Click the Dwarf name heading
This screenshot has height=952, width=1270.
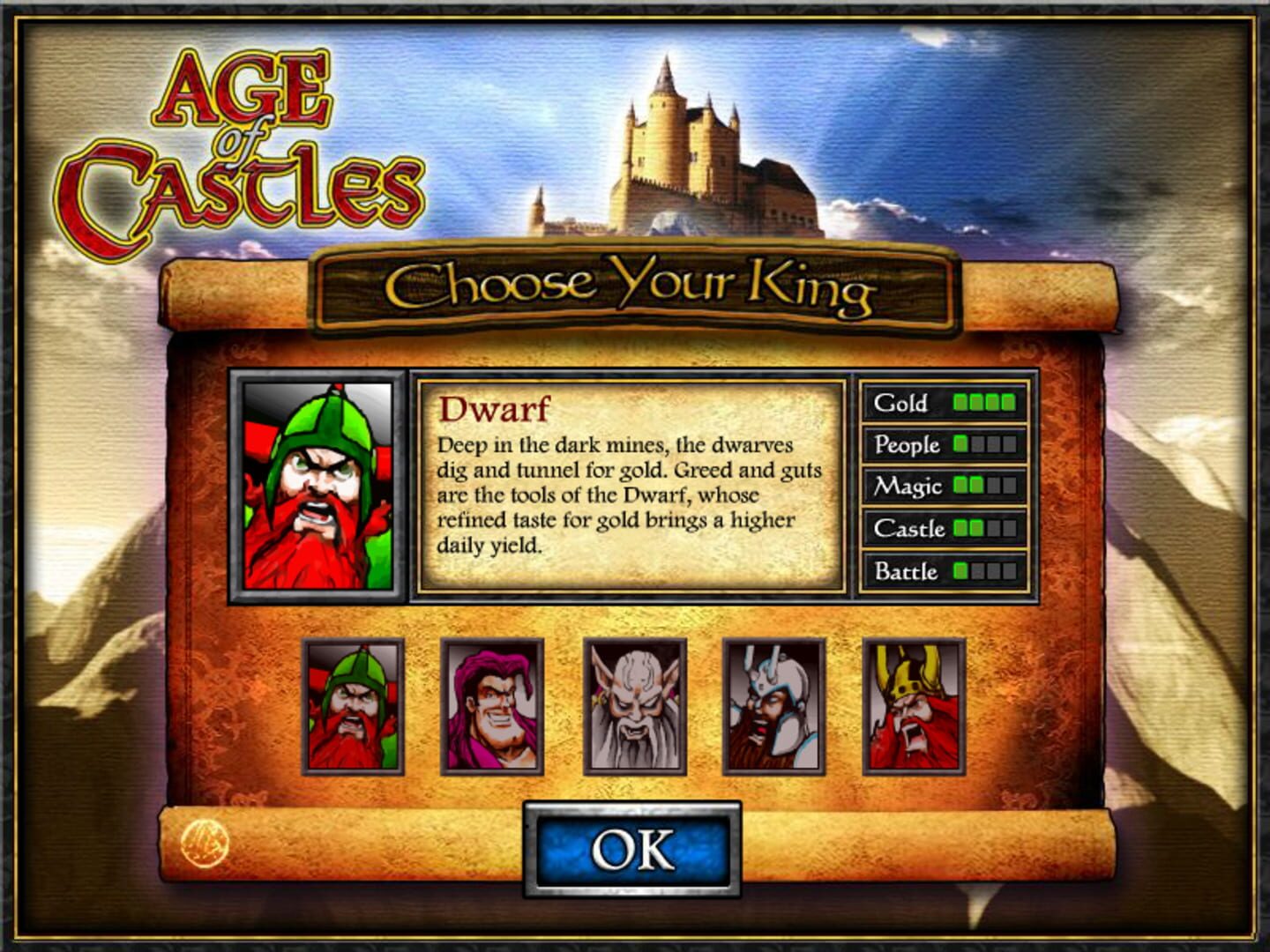click(x=496, y=409)
